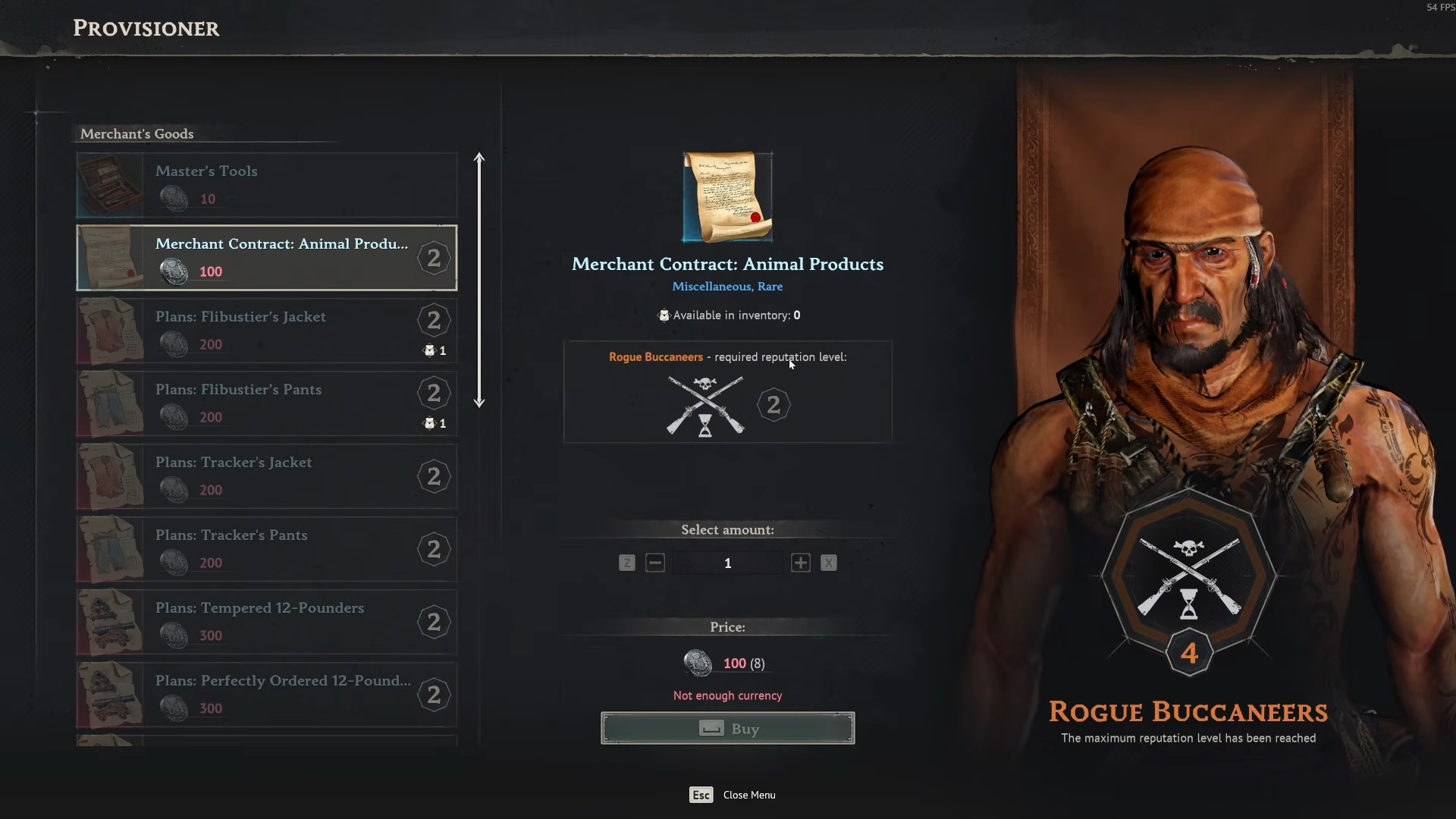Pick Plans: Tracker's Jacket from list

tap(266, 476)
